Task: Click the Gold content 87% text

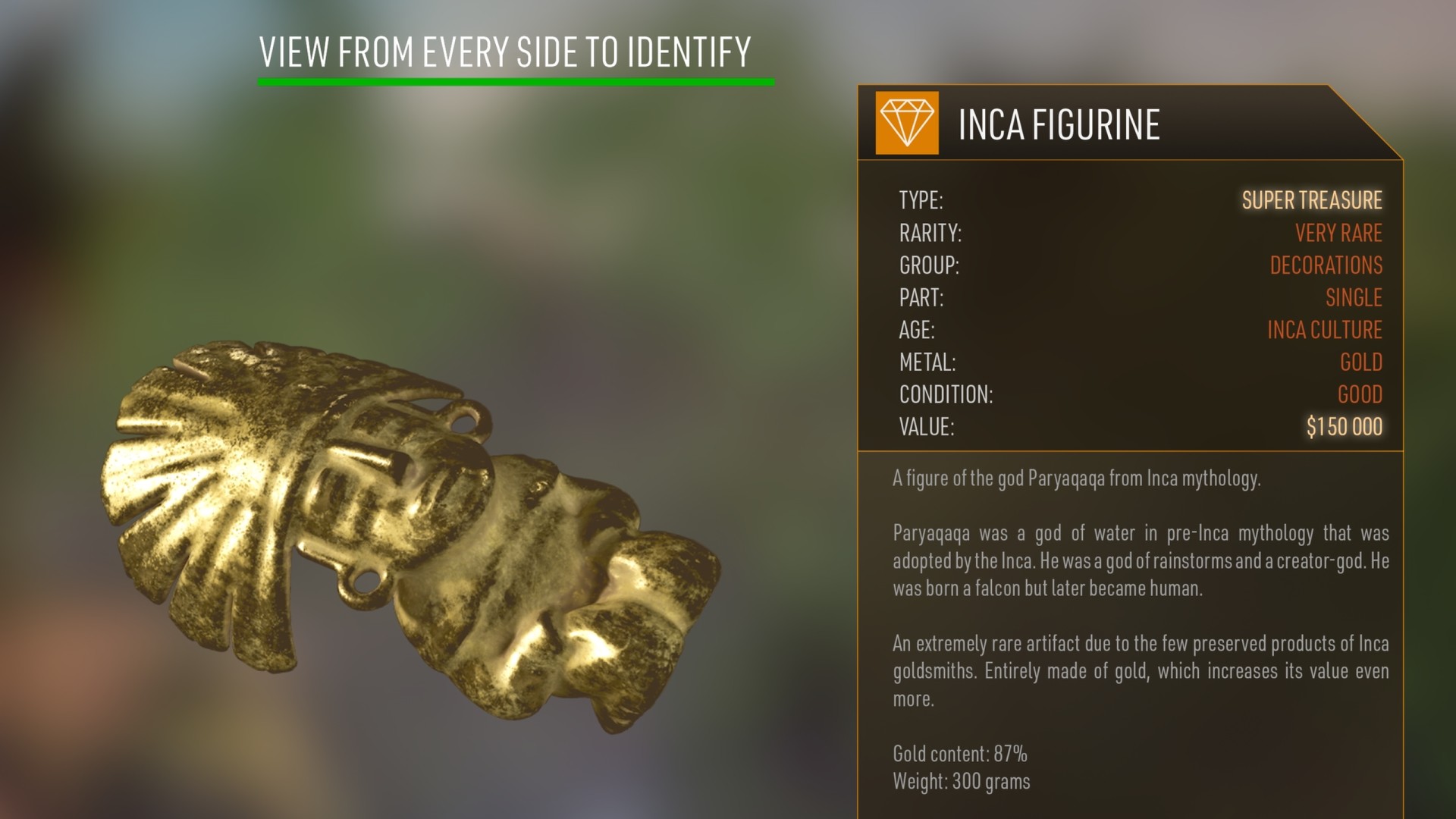Action: tap(960, 754)
